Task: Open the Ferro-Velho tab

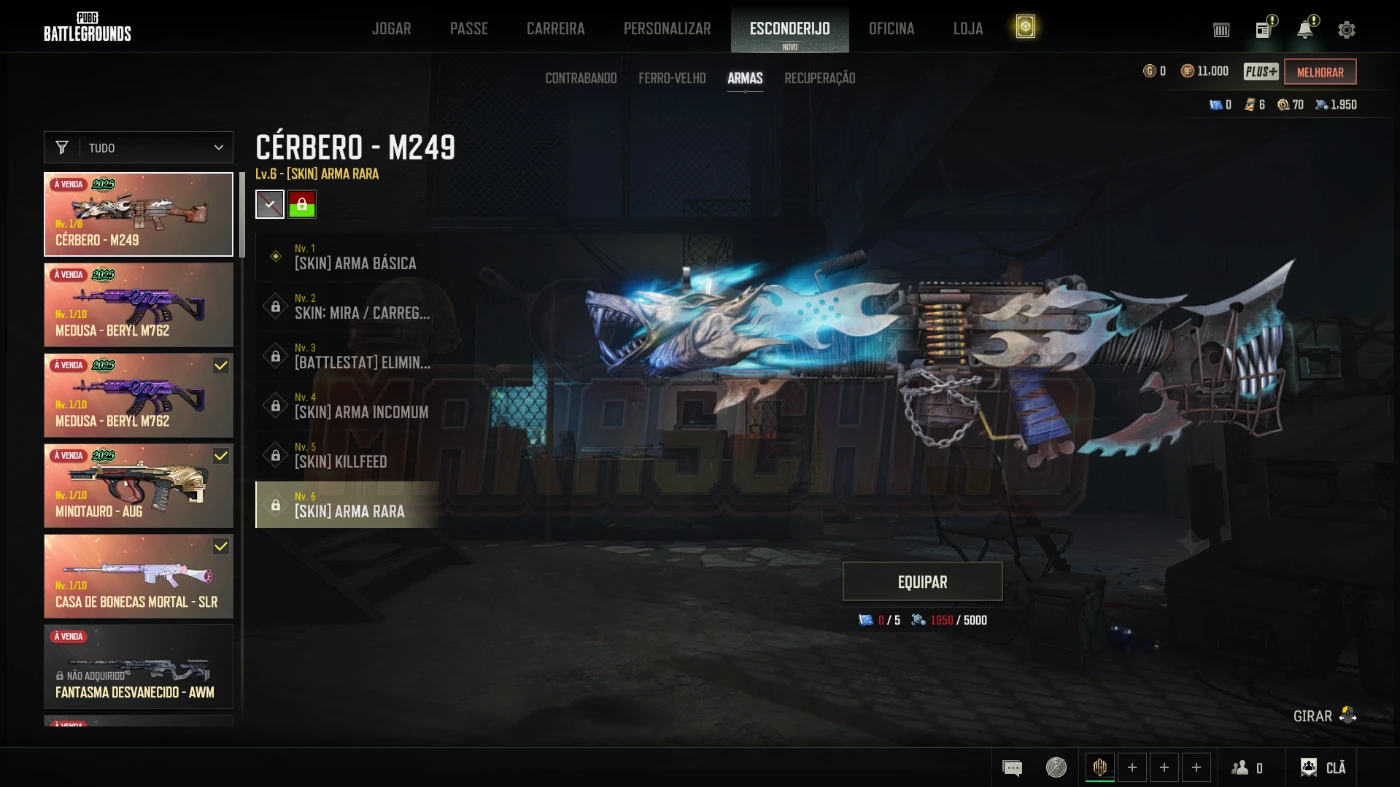Action: pos(672,78)
